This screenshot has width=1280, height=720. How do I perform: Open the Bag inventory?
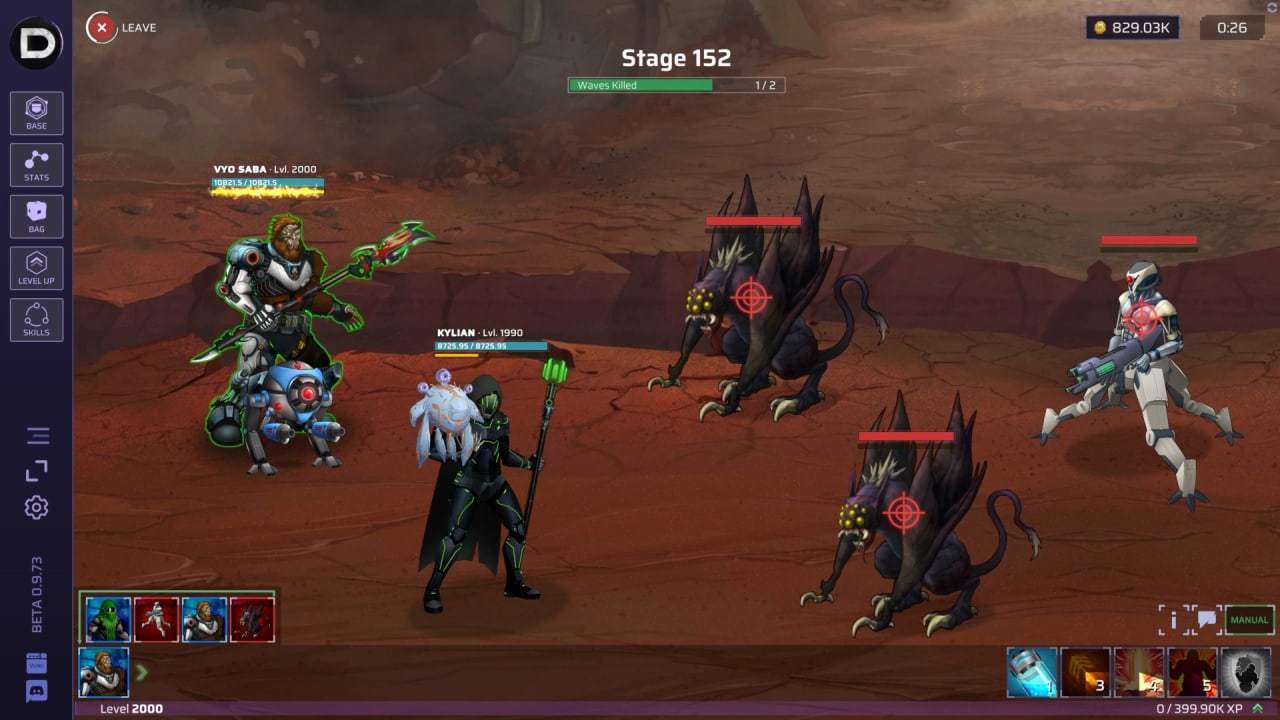pos(37,217)
